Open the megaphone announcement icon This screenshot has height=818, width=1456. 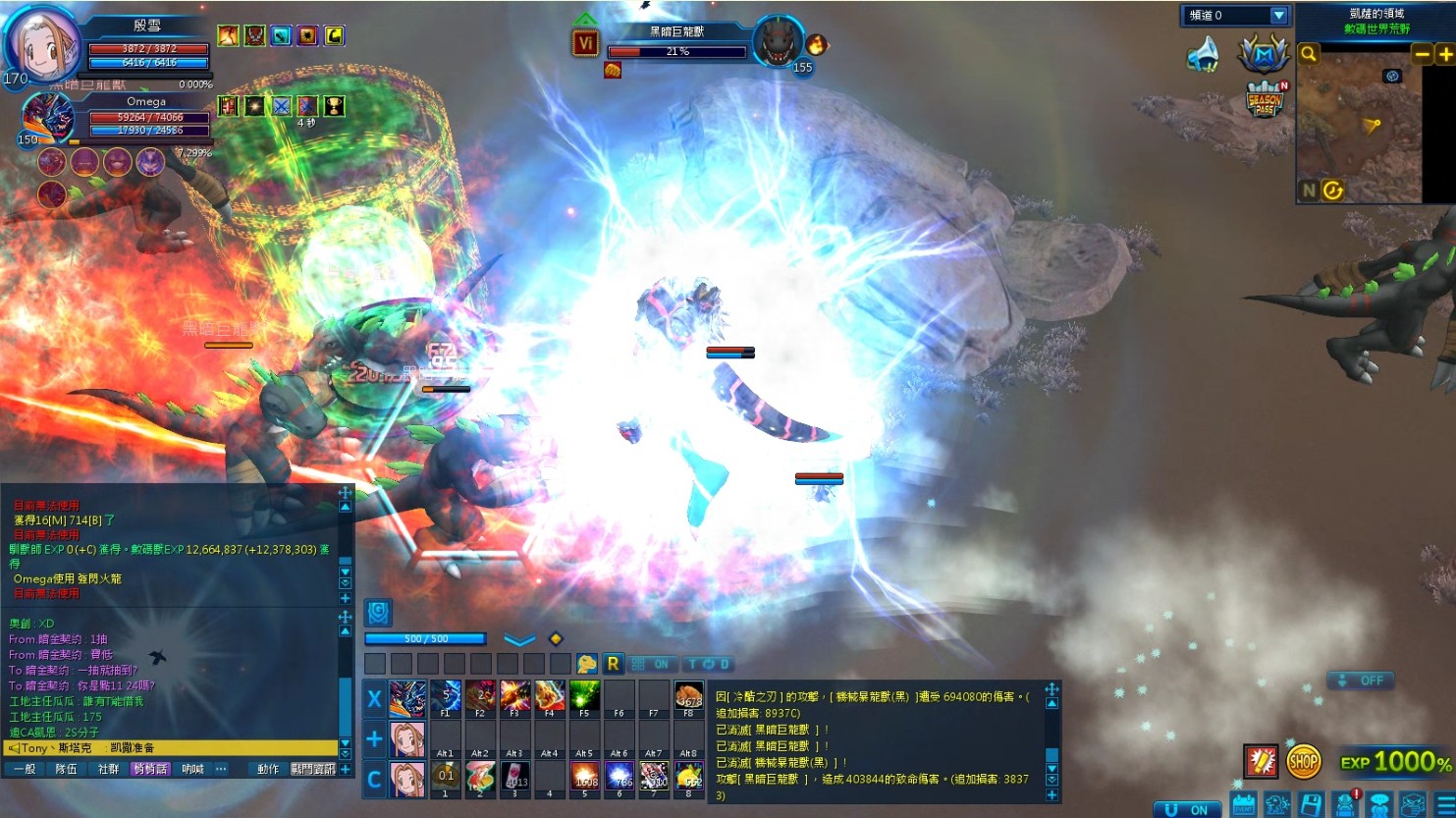[1203, 55]
